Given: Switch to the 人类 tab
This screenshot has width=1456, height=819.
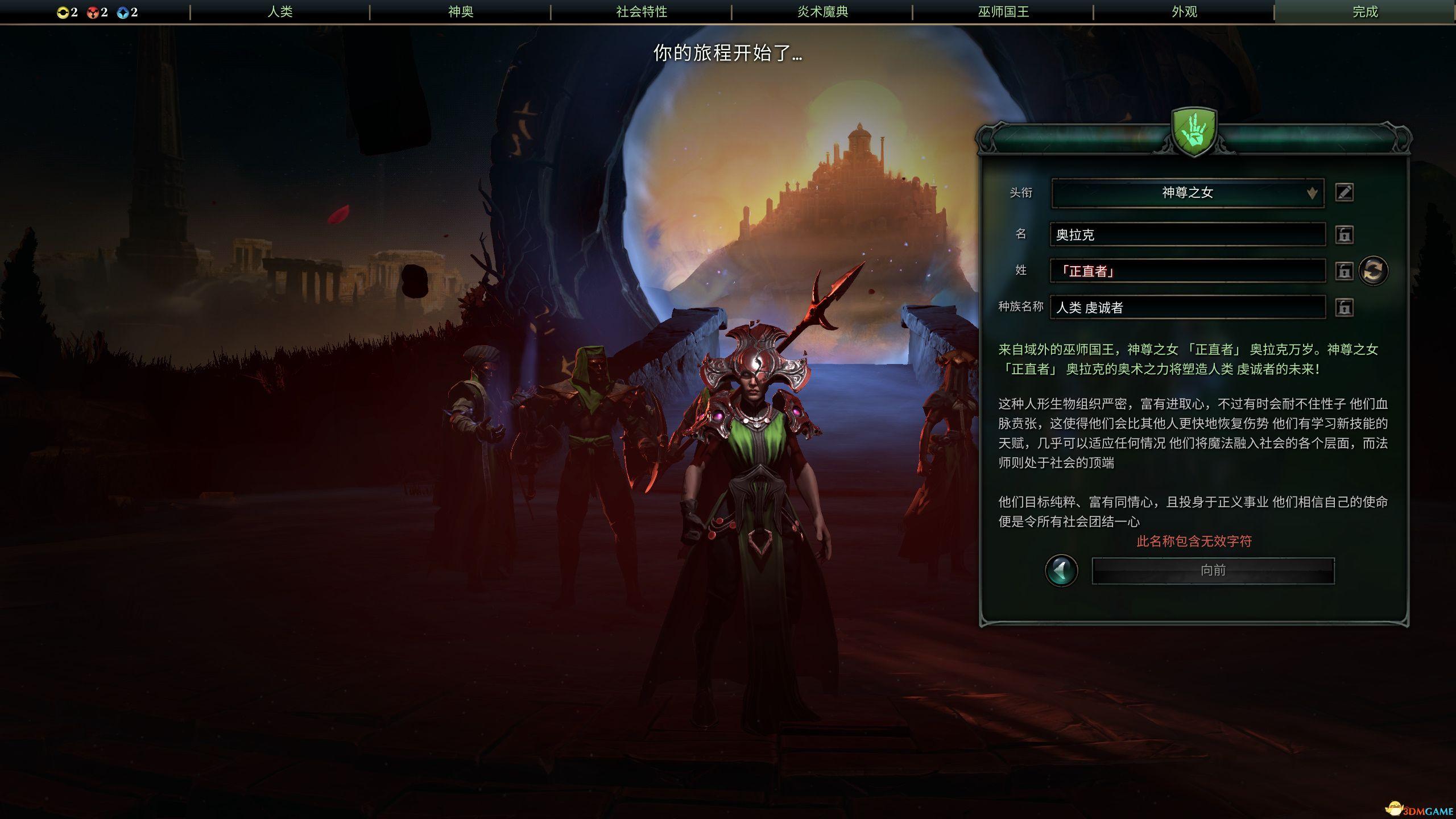Looking at the screenshot, I should pos(280,11).
